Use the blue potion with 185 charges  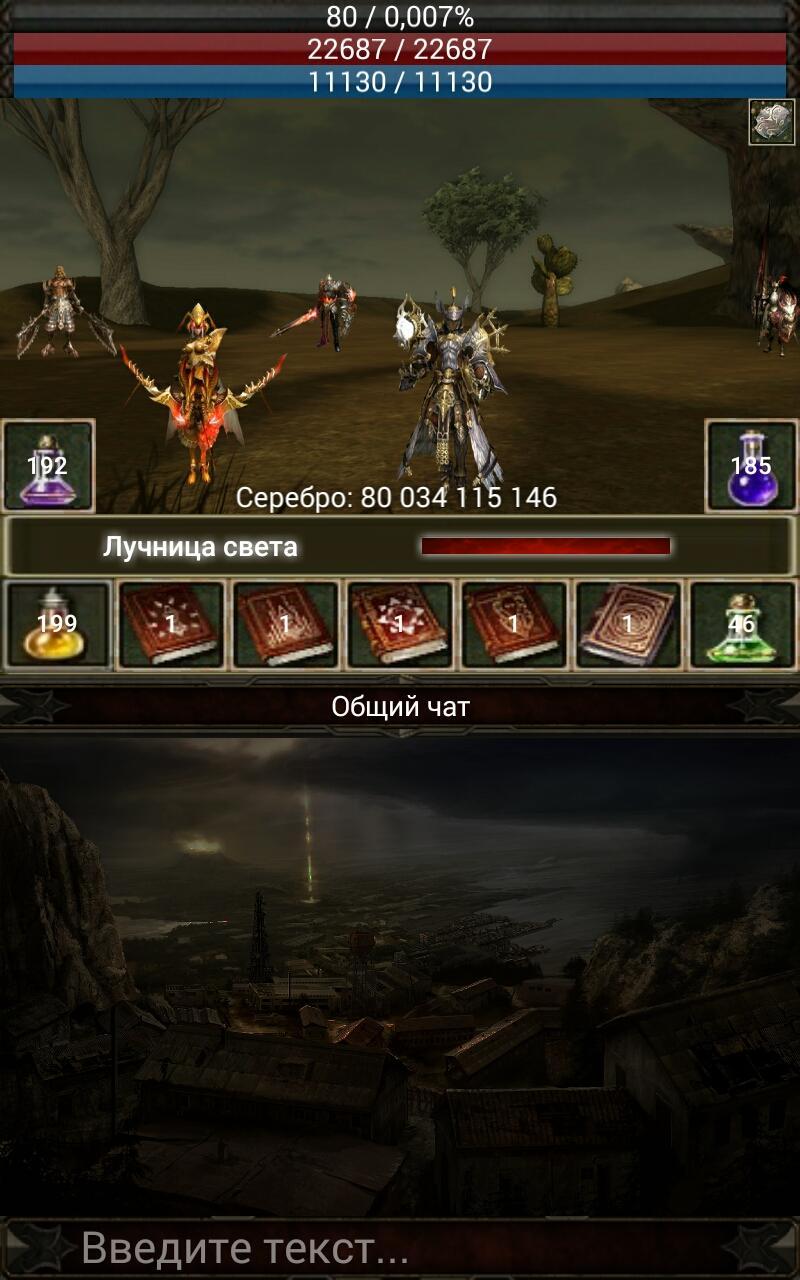(751, 466)
